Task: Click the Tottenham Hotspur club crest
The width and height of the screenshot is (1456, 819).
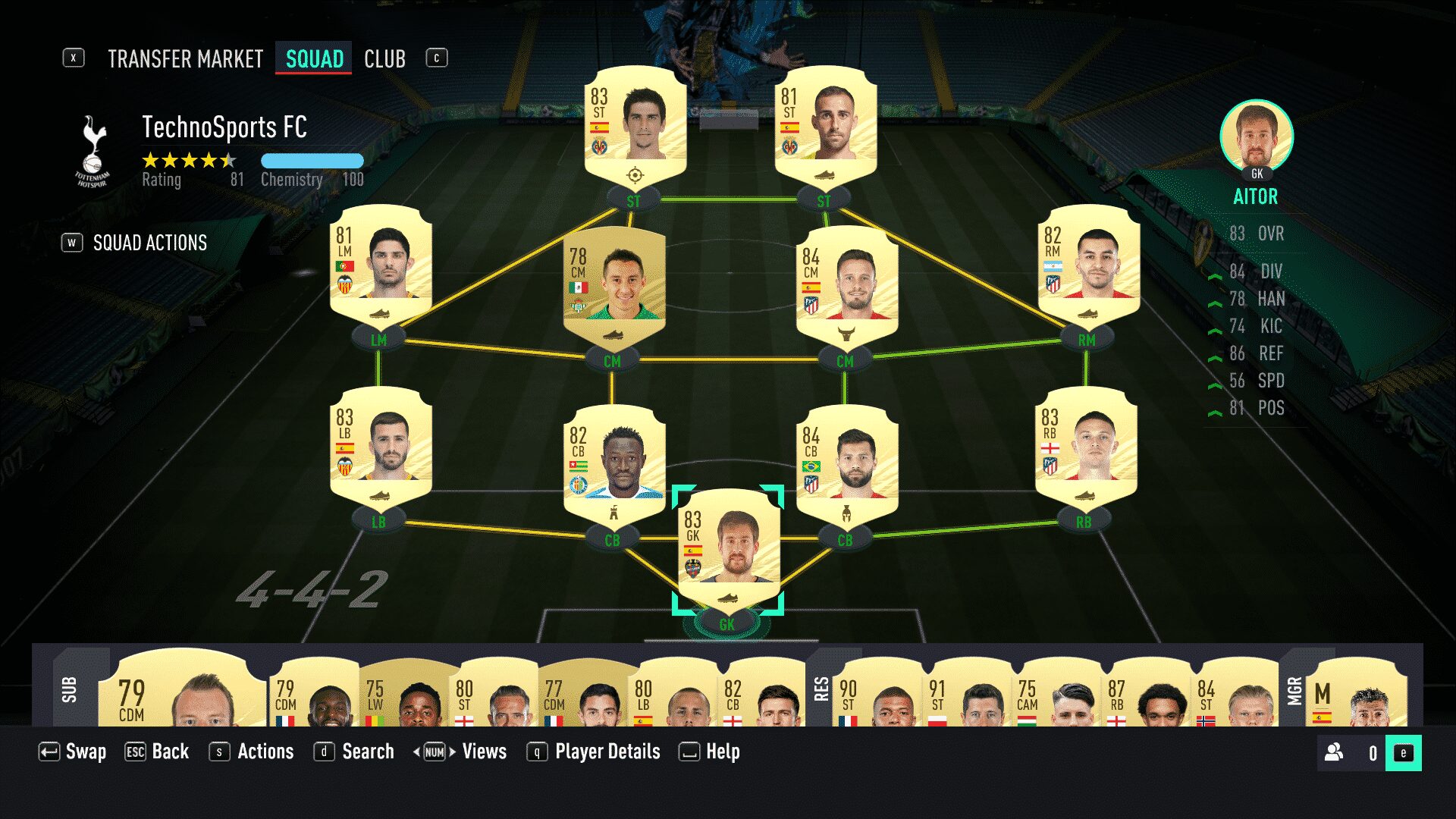Action: (93, 149)
